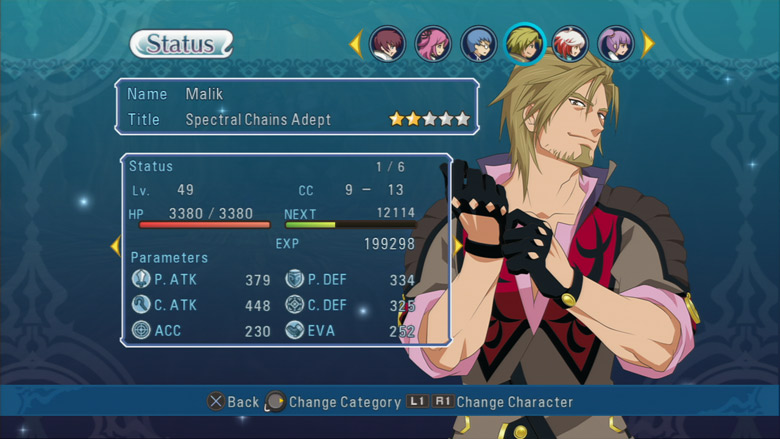Click the right arrow beside character portraits
The image size is (780, 439).
(648, 44)
